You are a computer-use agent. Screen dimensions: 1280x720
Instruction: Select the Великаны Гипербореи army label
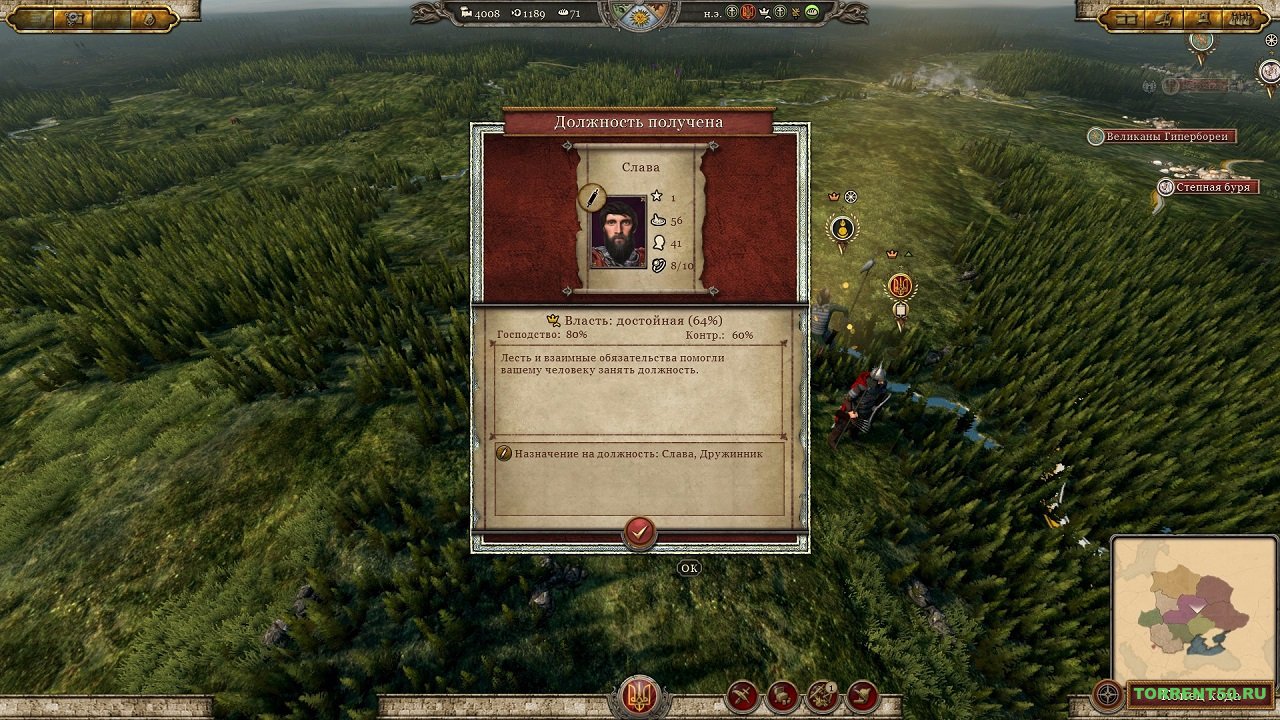pos(1168,136)
